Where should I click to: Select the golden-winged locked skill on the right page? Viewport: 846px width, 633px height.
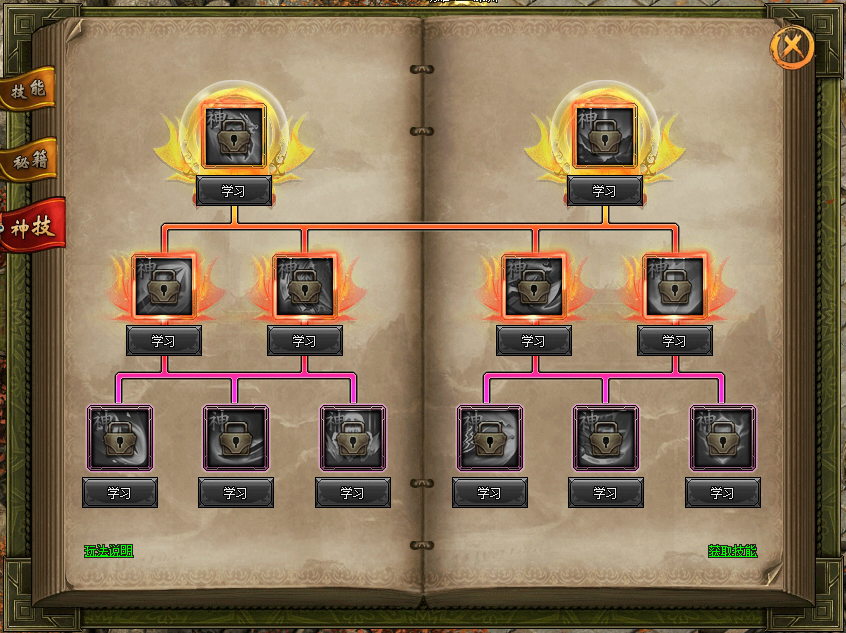point(604,137)
